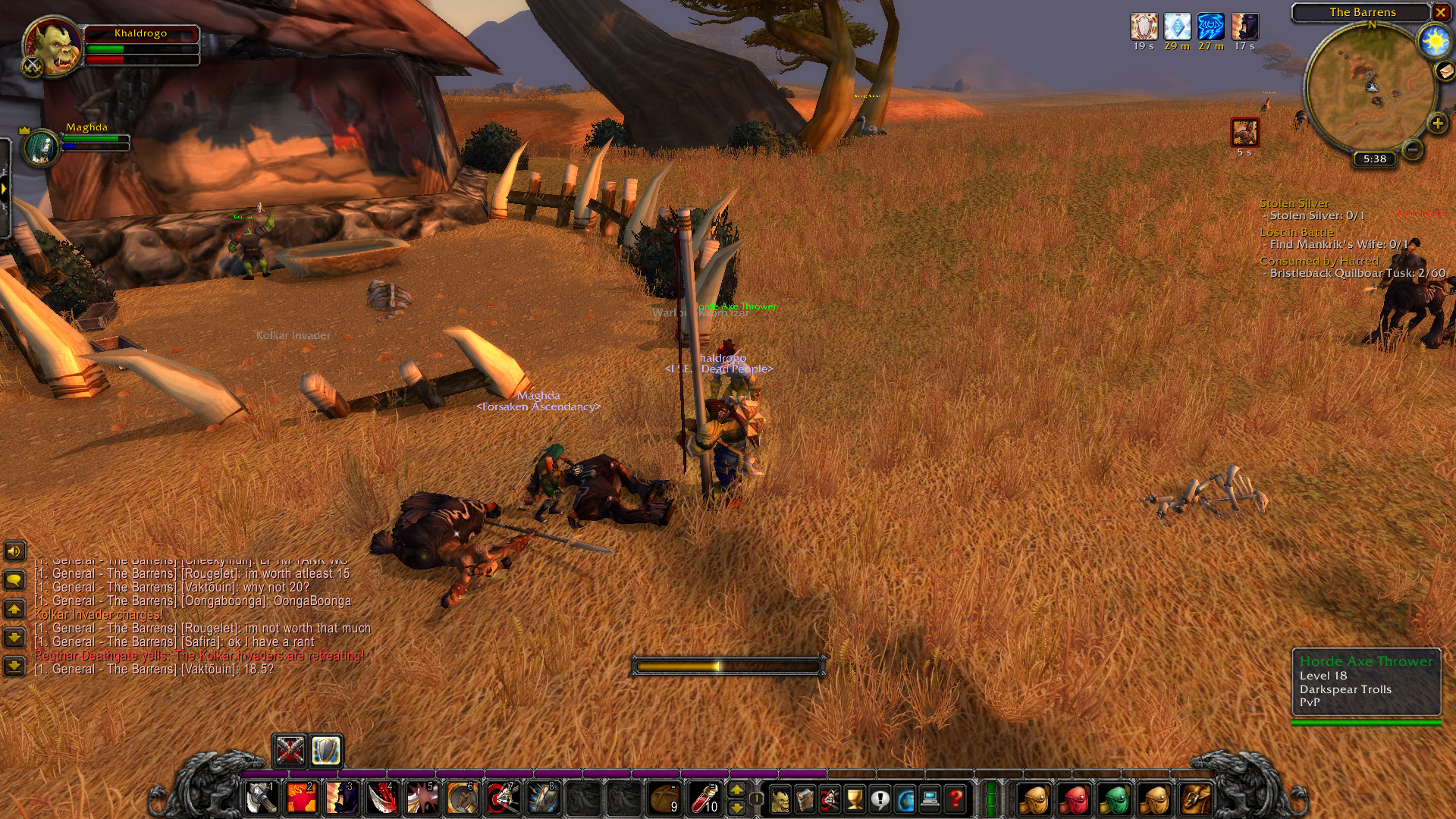Image resolution: width=1456 pixels, height=819 pixels.
Task: Click the mail icon beside the minimap
Action: click(x=1443, y=72)
